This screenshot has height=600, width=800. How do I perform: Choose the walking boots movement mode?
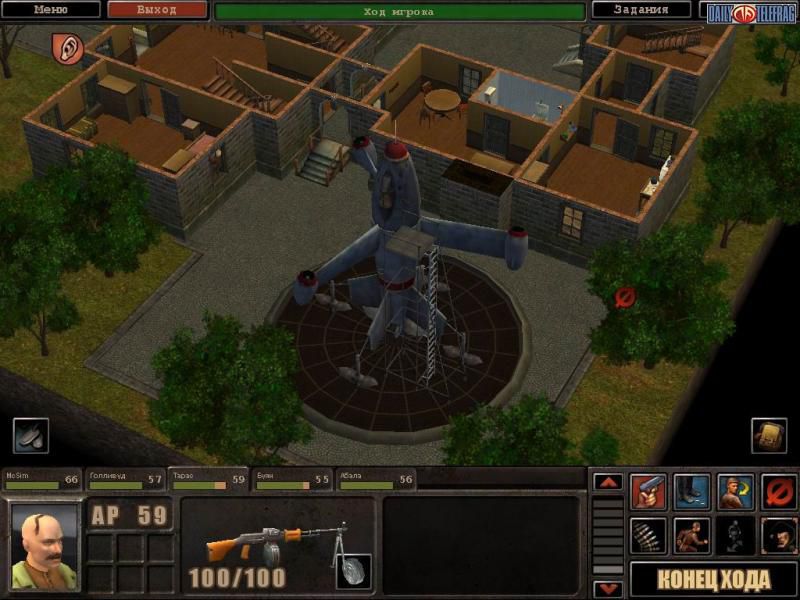pos(691,491)
